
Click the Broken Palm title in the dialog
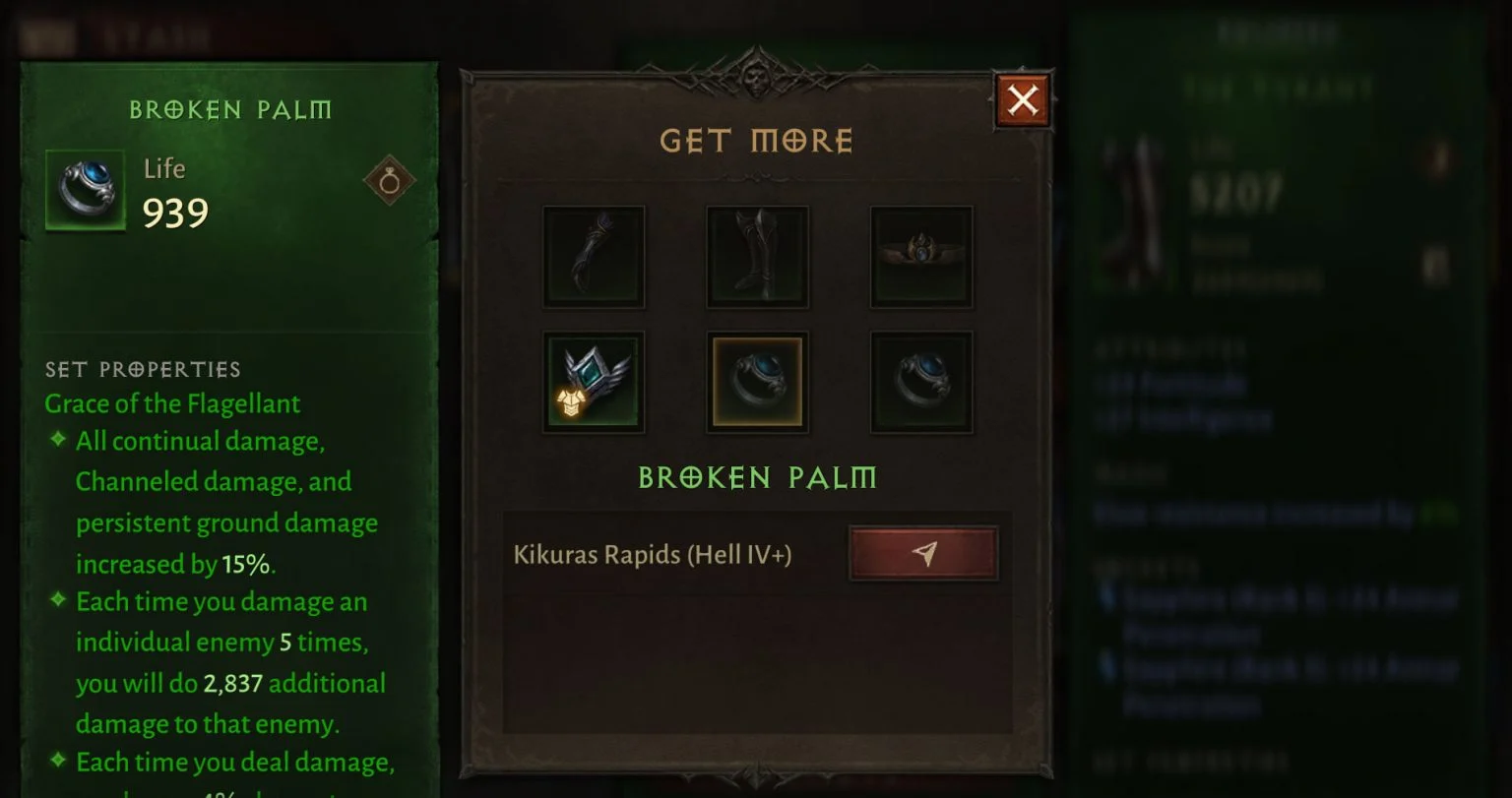click(757, 479)
